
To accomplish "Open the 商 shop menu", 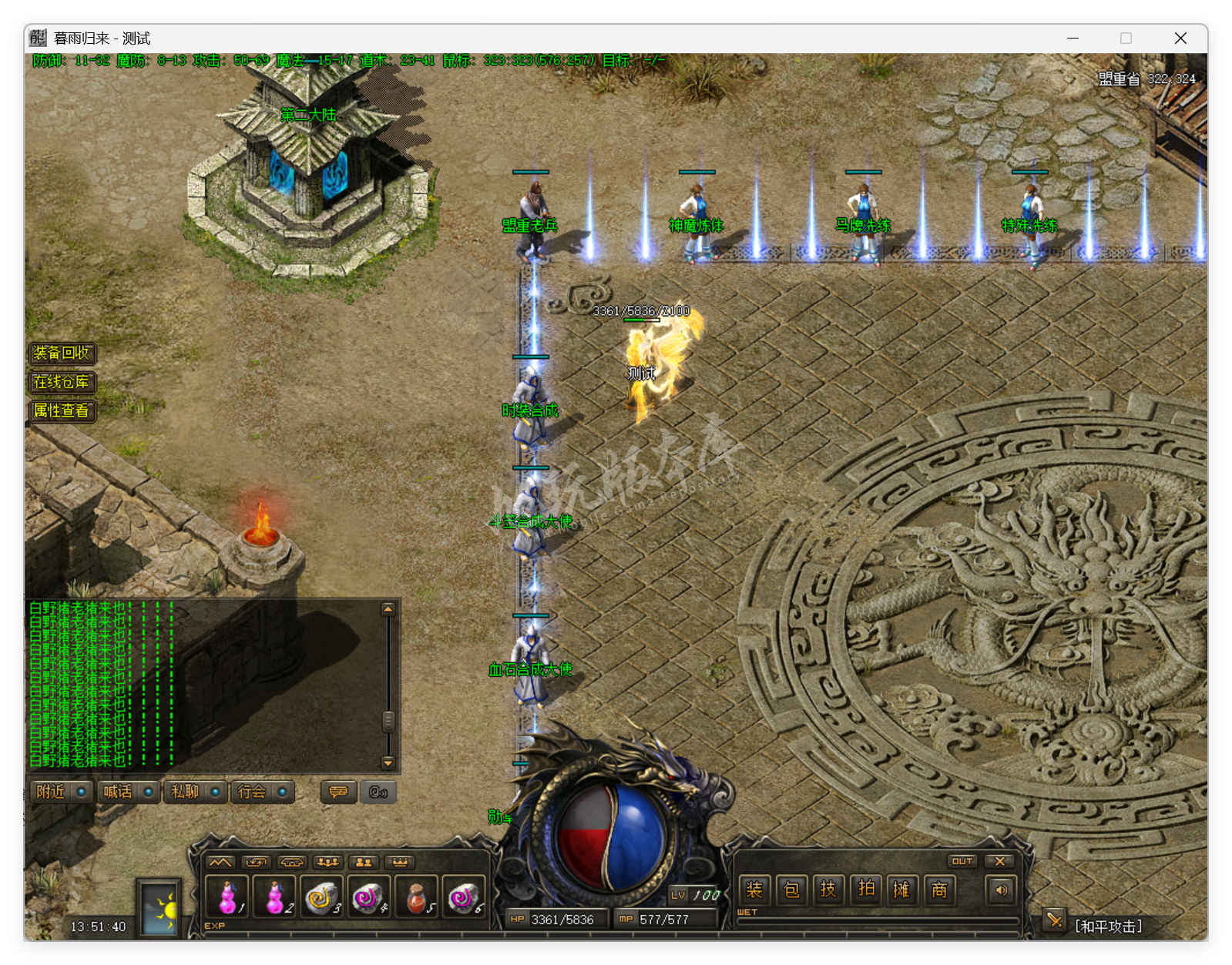I will coord(939,890).
